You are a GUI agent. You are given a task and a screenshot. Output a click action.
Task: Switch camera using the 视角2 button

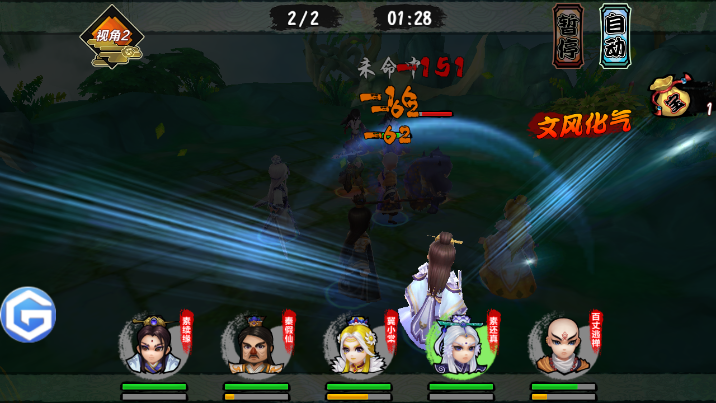pos(112,40)
